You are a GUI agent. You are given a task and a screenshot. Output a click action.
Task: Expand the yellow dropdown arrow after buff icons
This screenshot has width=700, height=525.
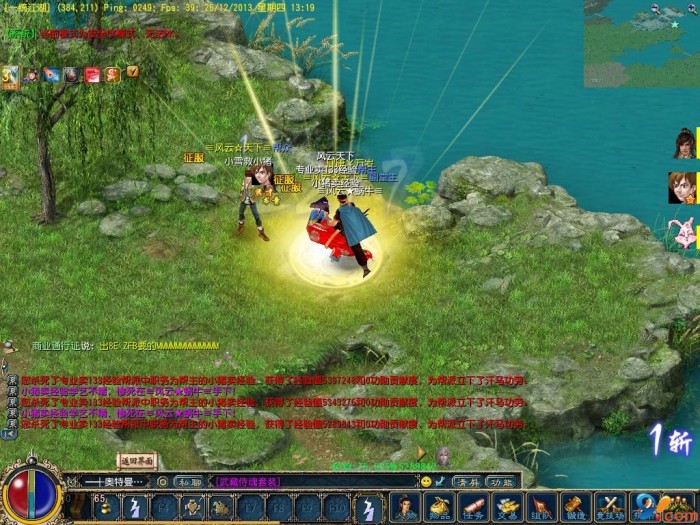[x=132, y=72]
